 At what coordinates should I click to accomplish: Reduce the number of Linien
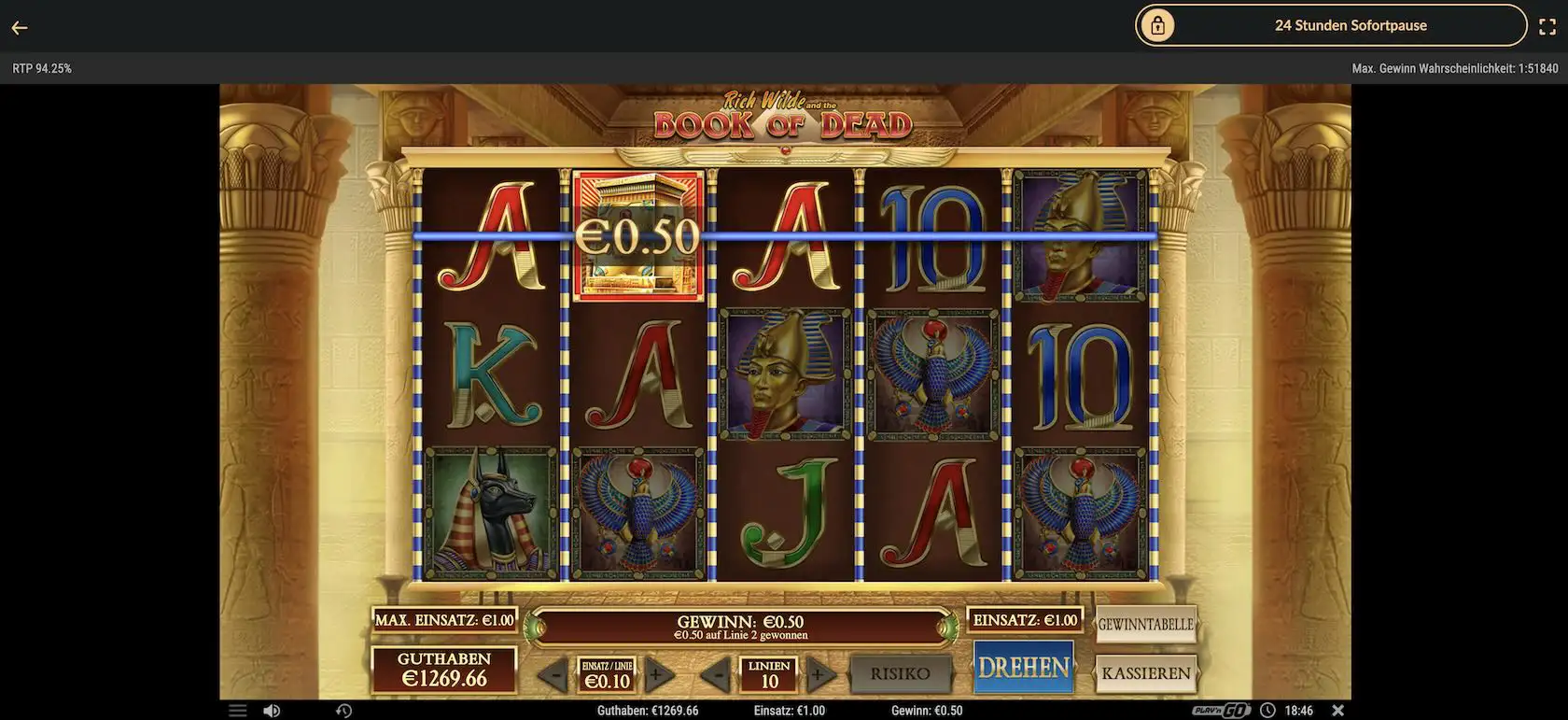click(715, 673)
